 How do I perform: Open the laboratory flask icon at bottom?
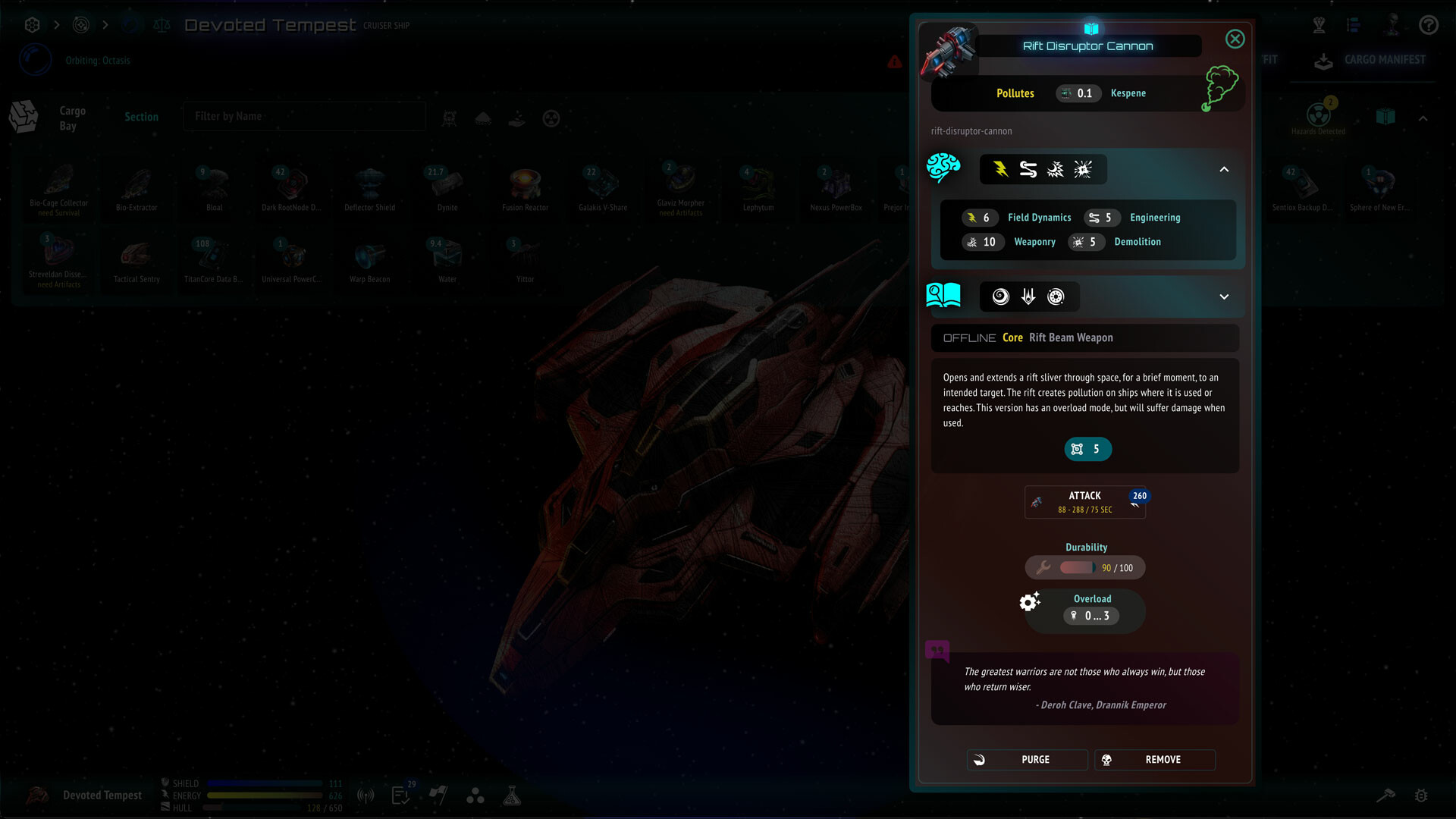tap(513, 795)
